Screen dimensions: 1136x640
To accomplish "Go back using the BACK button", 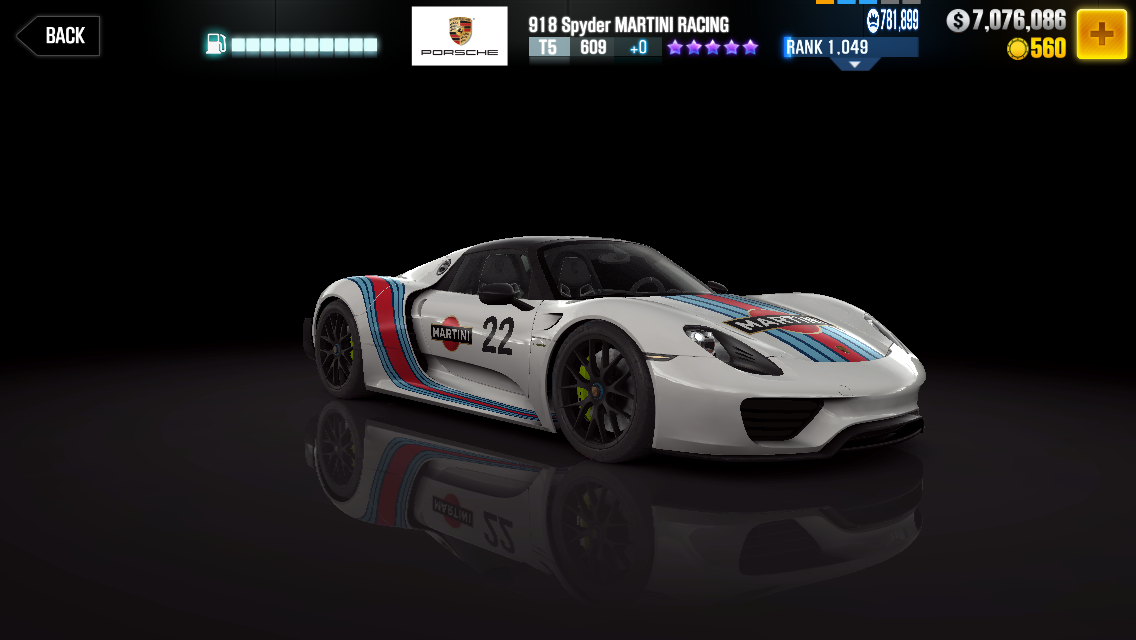I will pyautogui.click(x=58, y=36).
